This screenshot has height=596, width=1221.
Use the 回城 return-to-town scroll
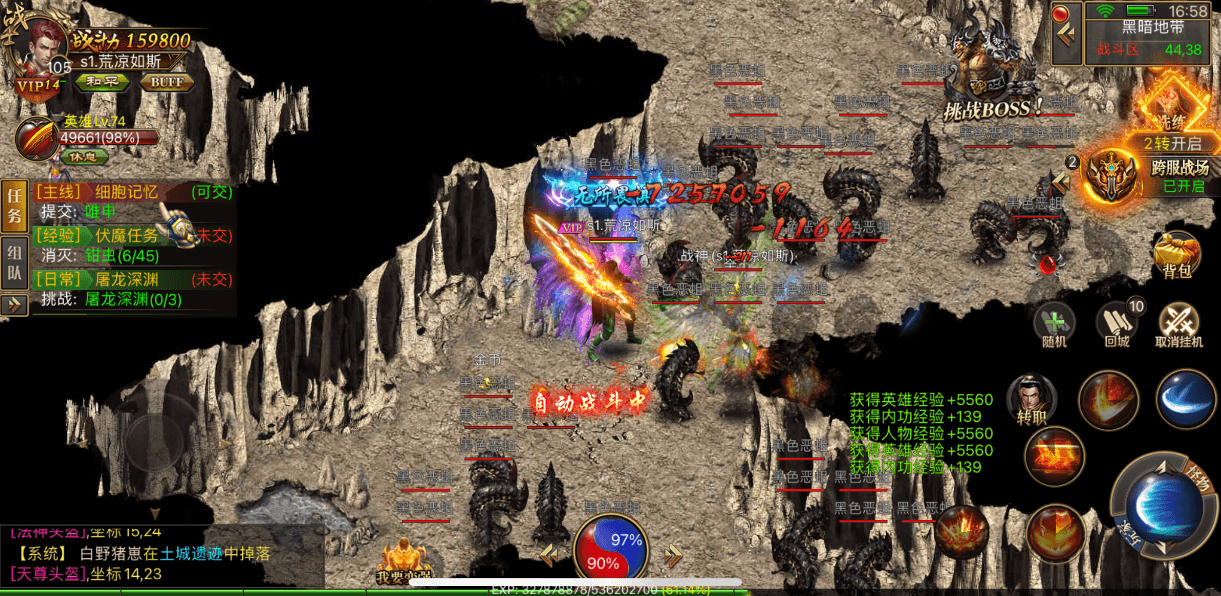(1116, 325)
